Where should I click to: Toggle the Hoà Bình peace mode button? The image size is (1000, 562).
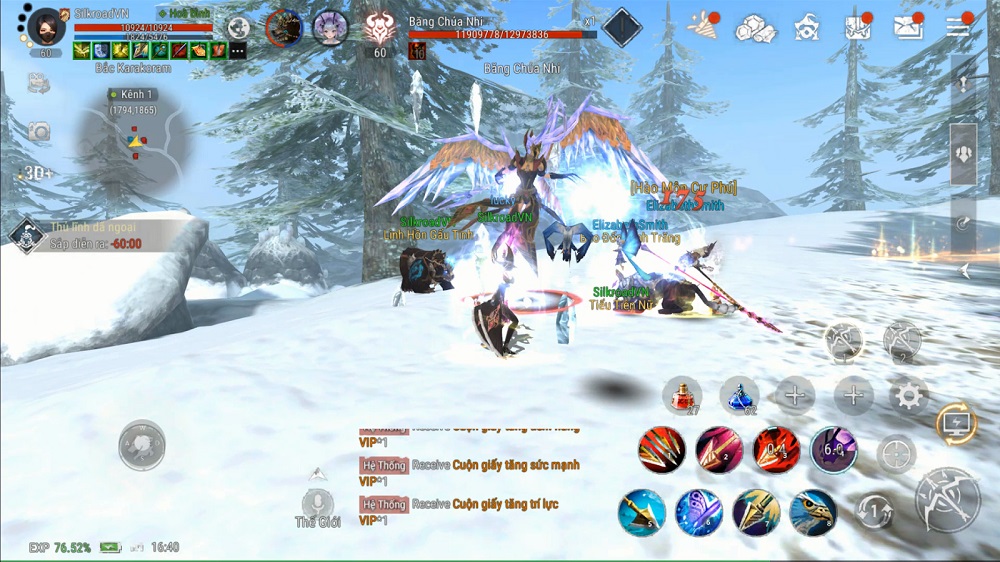pos(184,13)
